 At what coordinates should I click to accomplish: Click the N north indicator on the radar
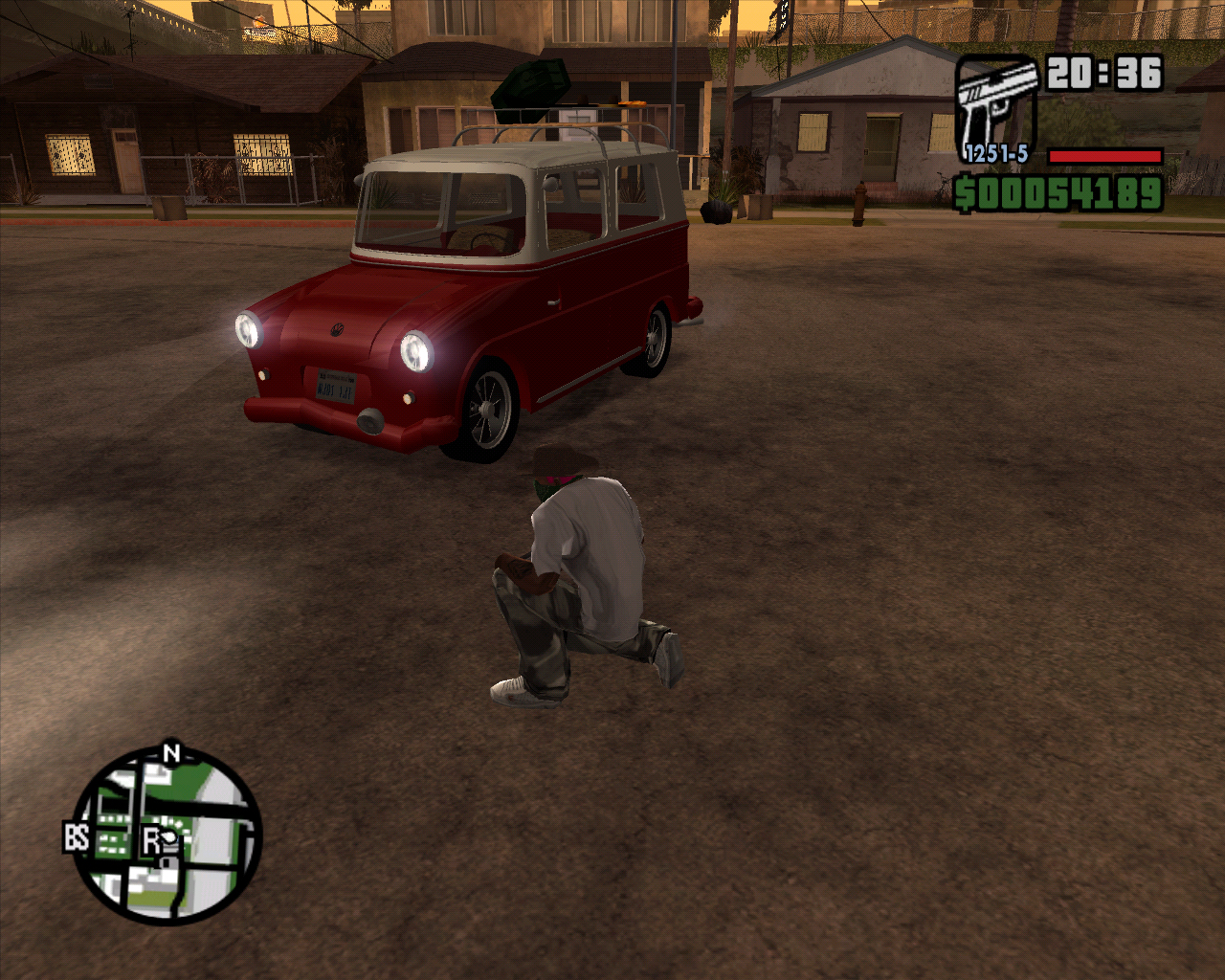tap(171, 754)
